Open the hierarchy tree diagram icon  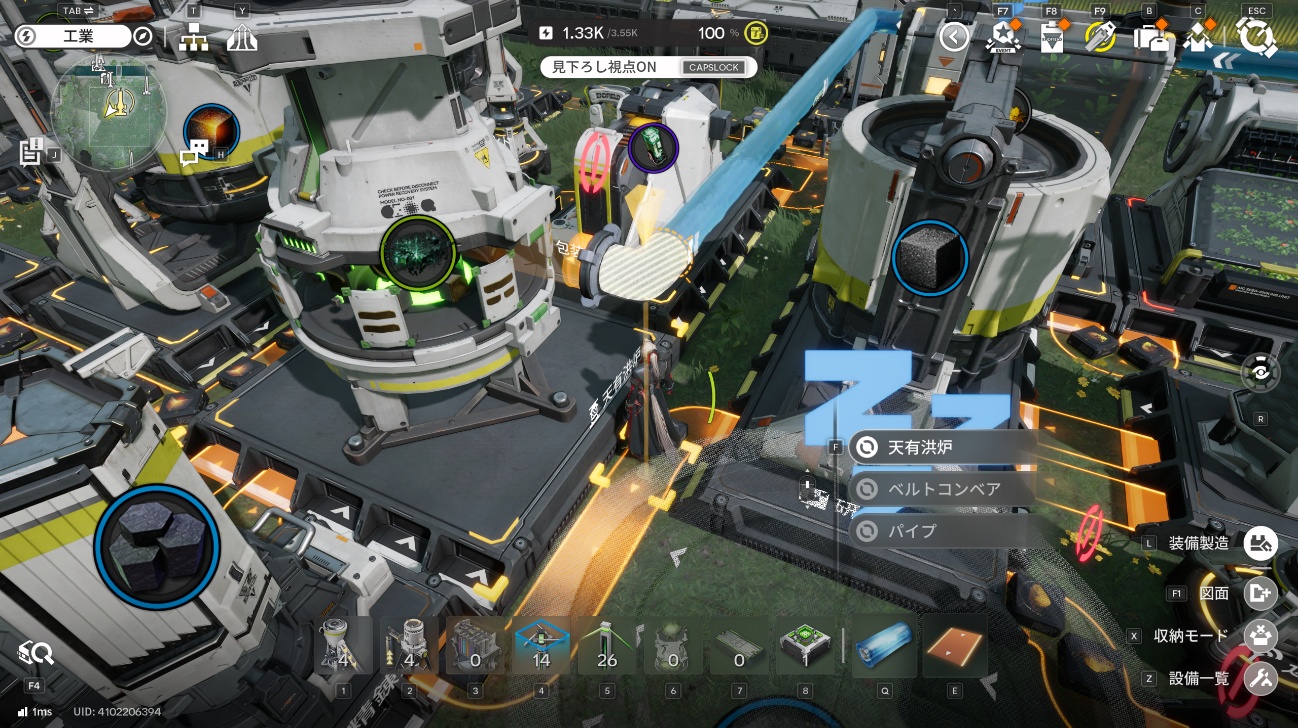point(193,38)
